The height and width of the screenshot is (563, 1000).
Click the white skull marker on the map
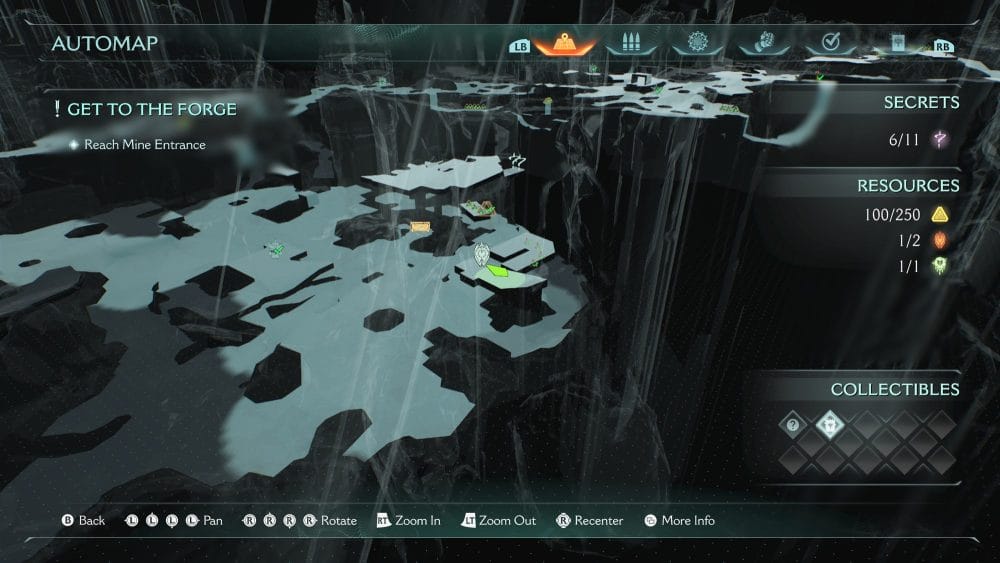pos(484,255)
